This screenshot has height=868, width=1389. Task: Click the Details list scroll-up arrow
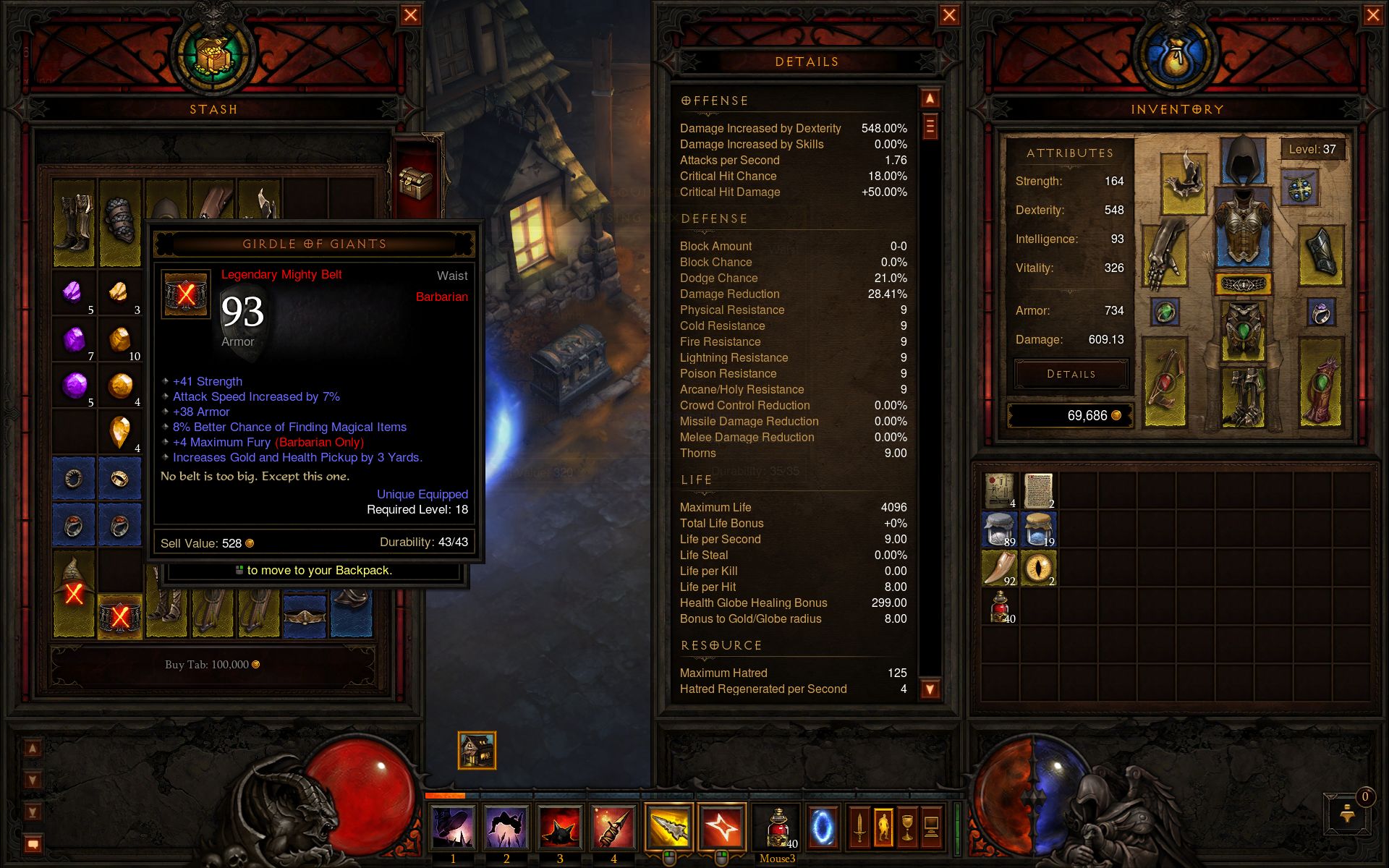coord(930,98)
